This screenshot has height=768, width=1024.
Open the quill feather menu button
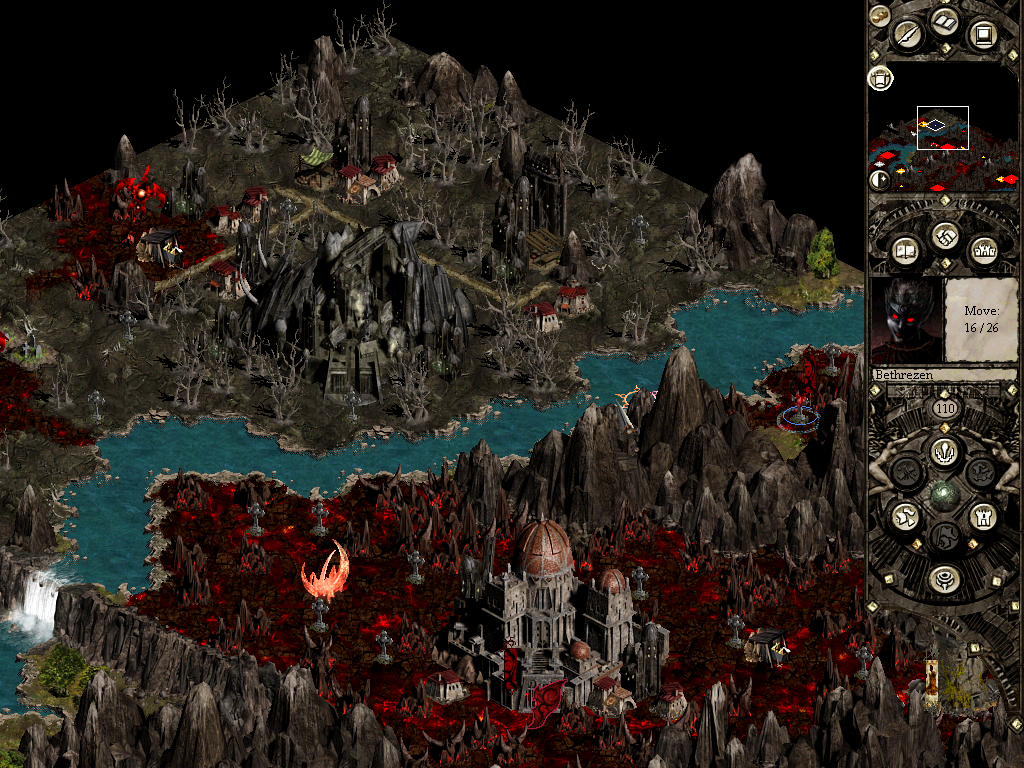click(909, 34)
